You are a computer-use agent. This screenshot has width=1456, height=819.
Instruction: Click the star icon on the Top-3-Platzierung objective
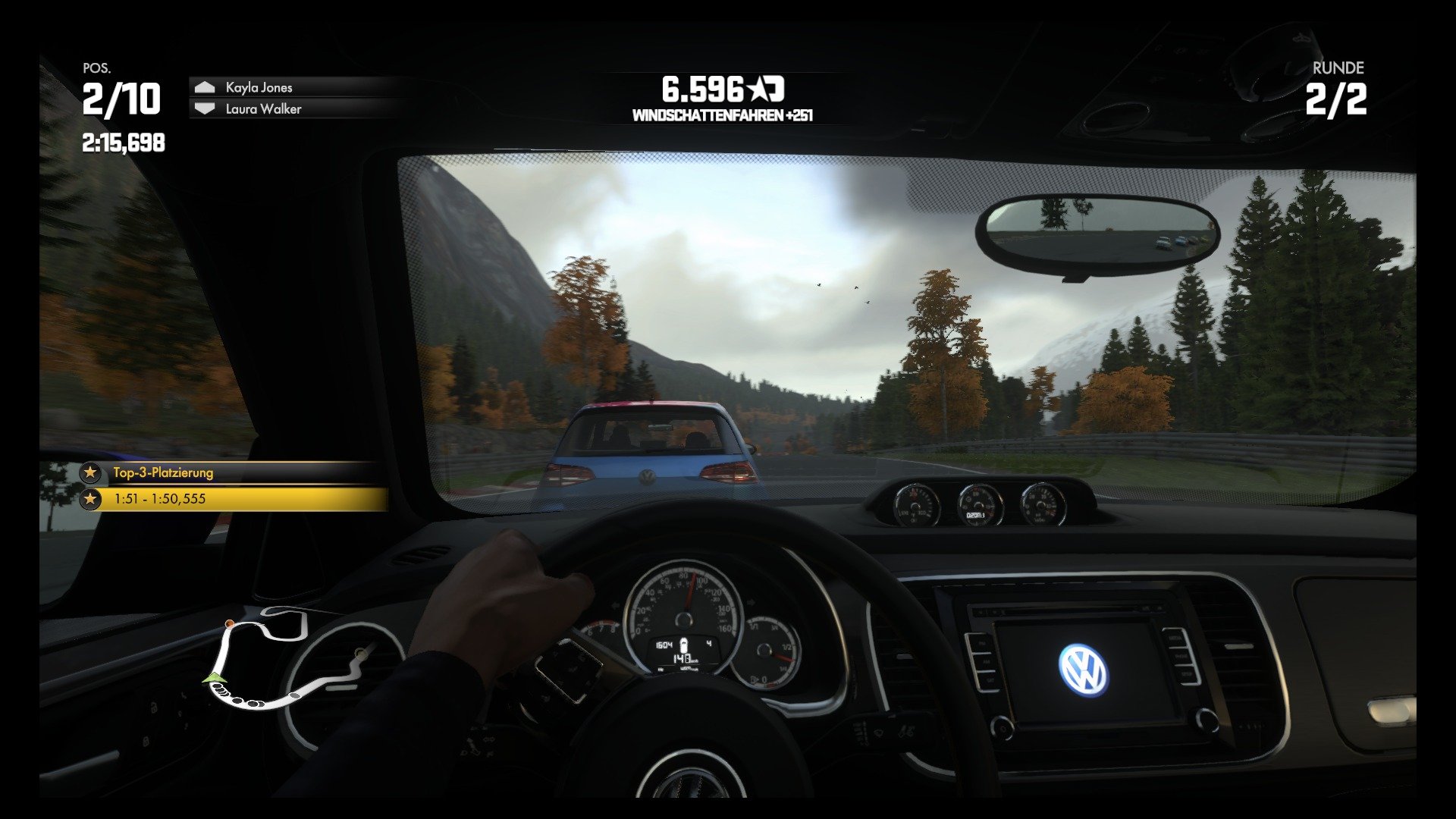pos(90,472)
